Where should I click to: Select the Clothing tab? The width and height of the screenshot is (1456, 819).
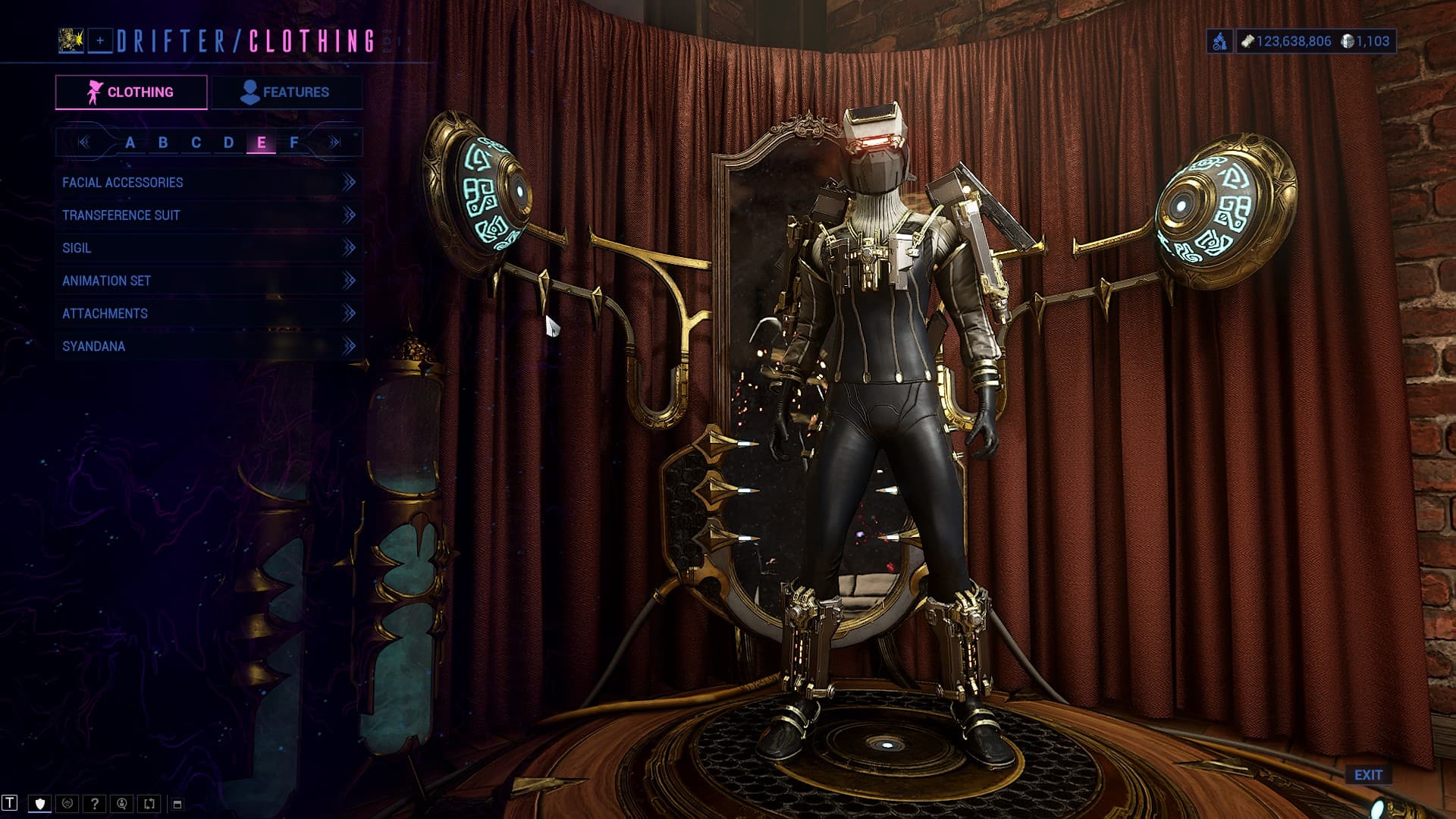click(x=131, y=92)
